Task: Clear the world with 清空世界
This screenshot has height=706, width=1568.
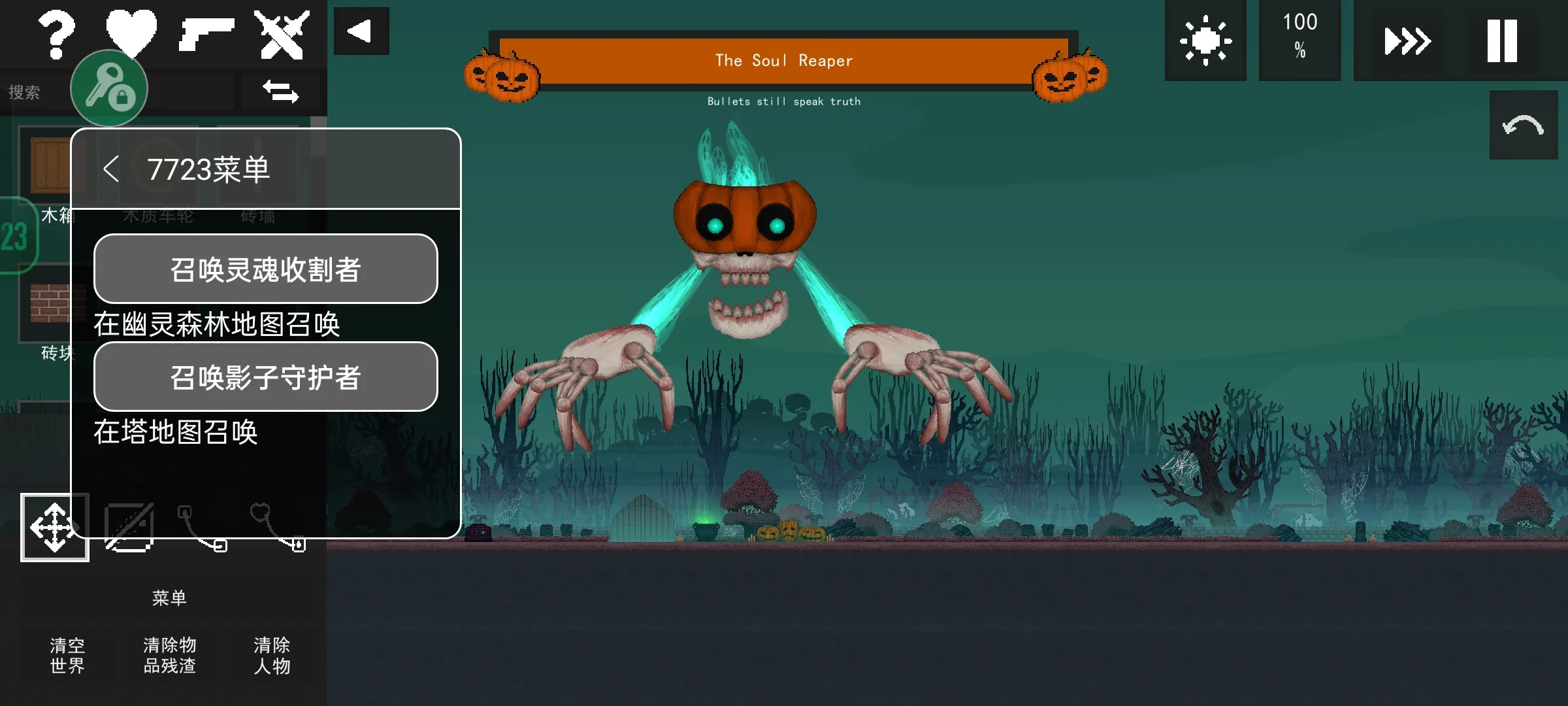Action: coord(67,655)
